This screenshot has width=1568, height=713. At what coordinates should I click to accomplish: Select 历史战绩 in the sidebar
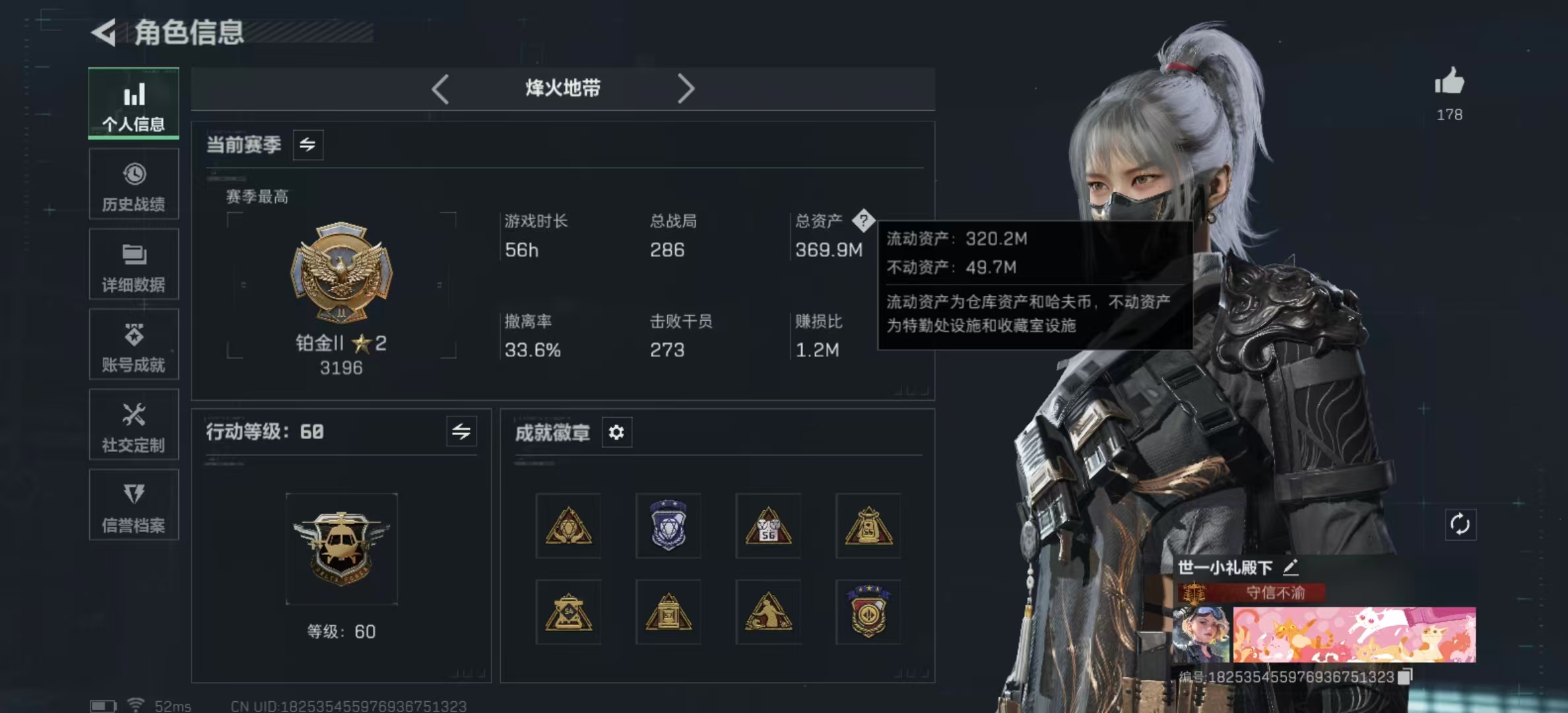point(133,184)
